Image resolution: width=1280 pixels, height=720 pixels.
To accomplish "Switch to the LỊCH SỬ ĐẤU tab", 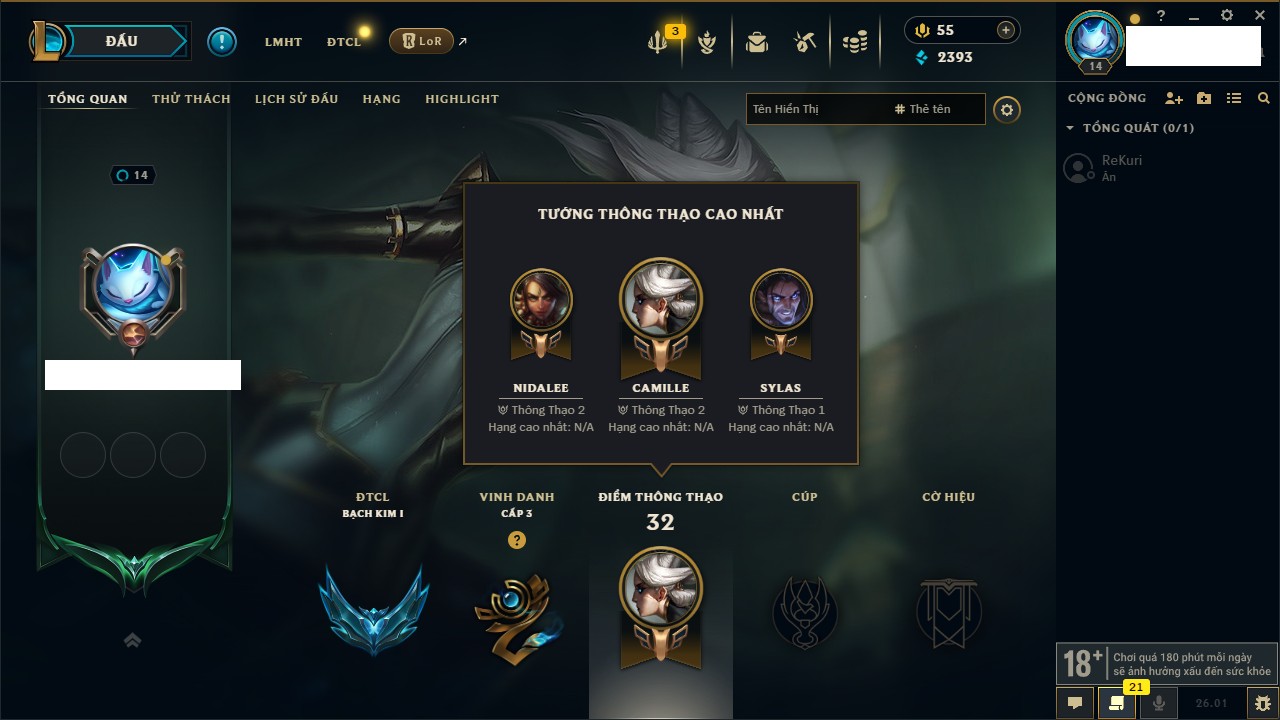I will (x=296, y=99).
